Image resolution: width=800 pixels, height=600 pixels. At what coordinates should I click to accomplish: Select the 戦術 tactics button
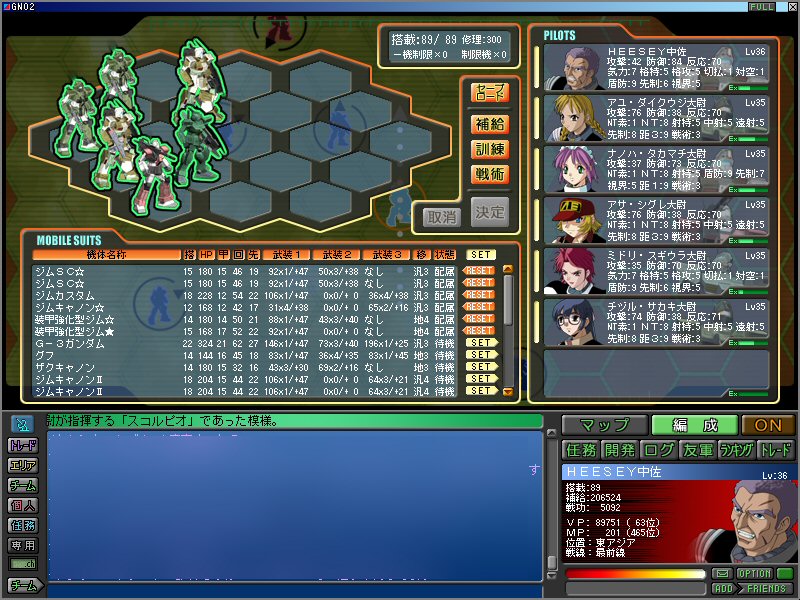pos(490,174)
